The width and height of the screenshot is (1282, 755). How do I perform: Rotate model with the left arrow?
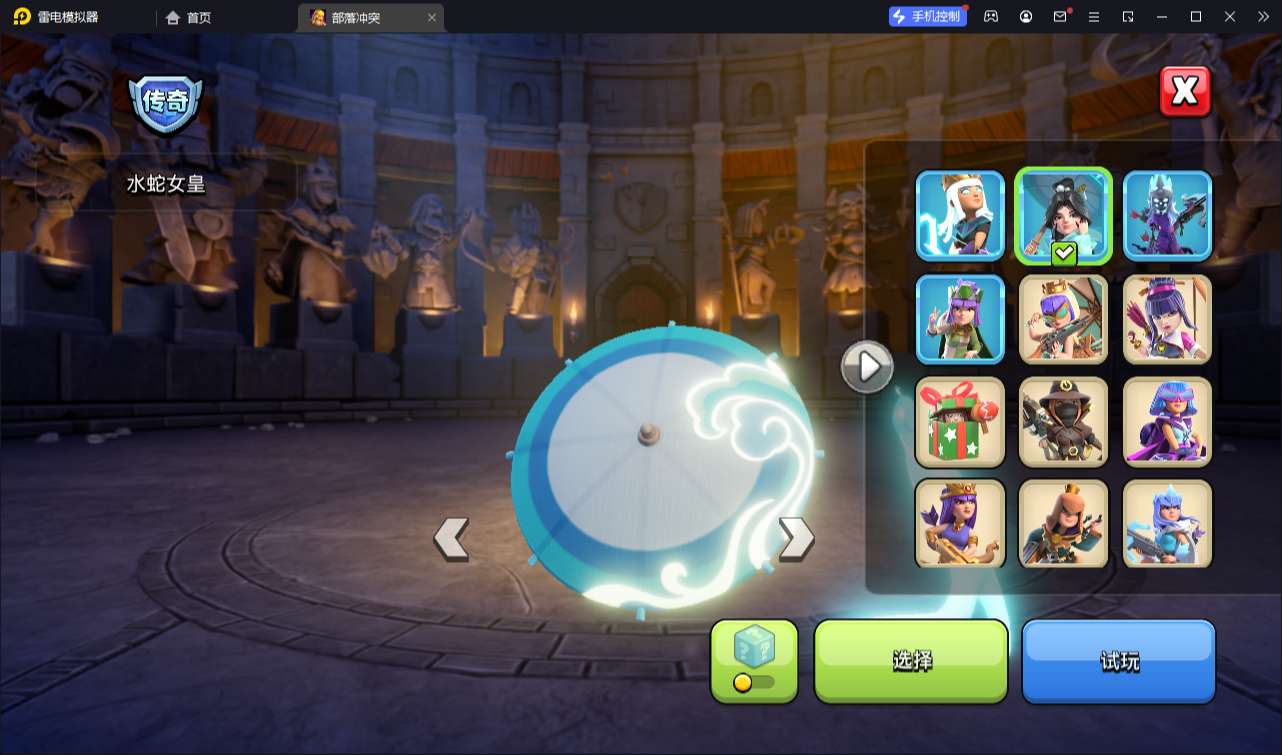point(451,538)
